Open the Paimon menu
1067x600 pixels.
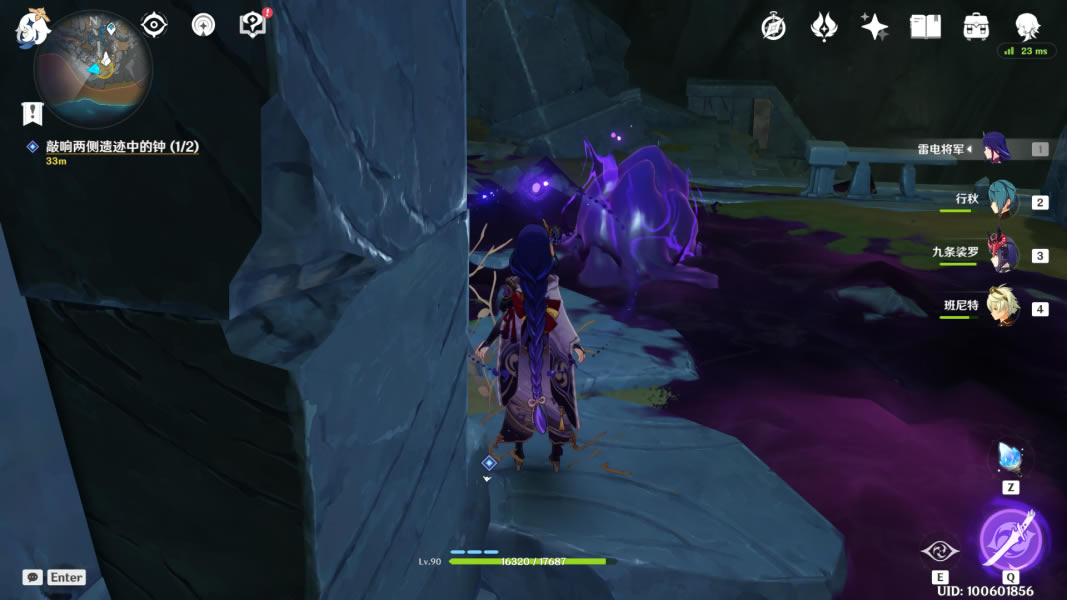(32, 28)
